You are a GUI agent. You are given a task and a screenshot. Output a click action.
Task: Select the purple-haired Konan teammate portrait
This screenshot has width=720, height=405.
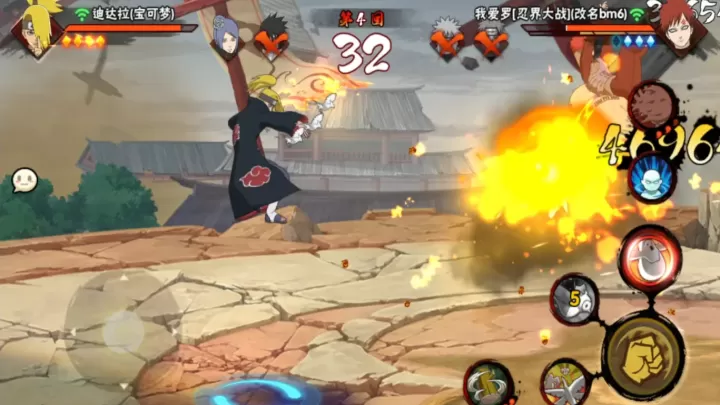(228, 36)
